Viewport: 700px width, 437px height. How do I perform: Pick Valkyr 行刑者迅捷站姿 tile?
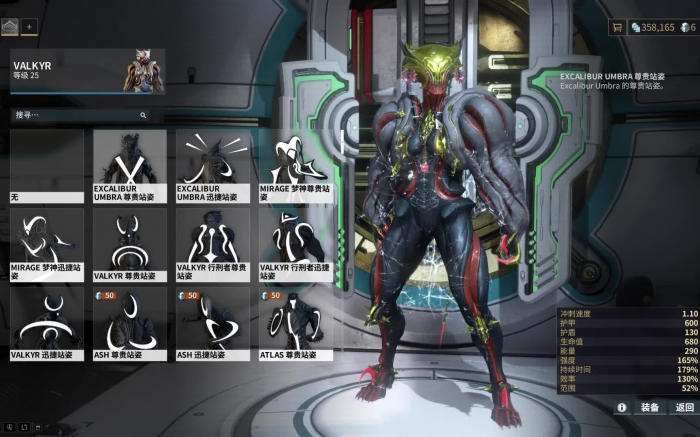(296, 244)
